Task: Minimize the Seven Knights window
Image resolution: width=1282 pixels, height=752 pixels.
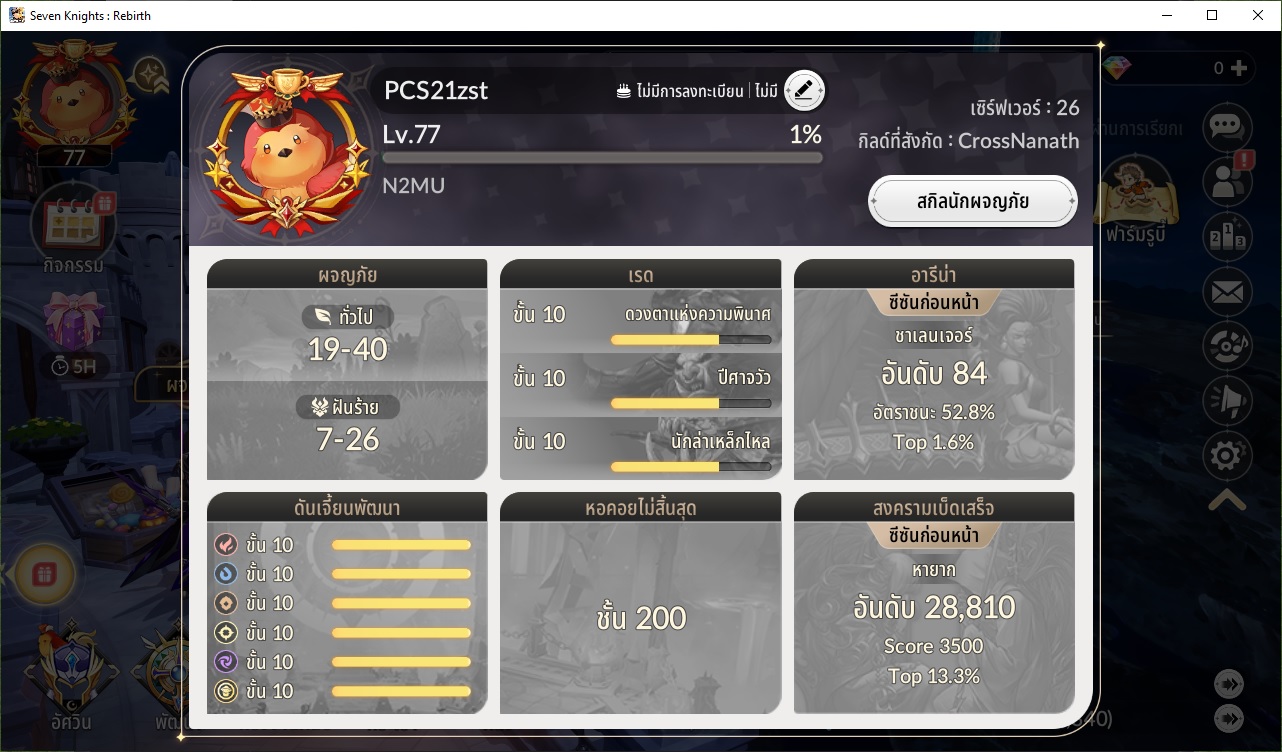Action: tap(1166, 15)
